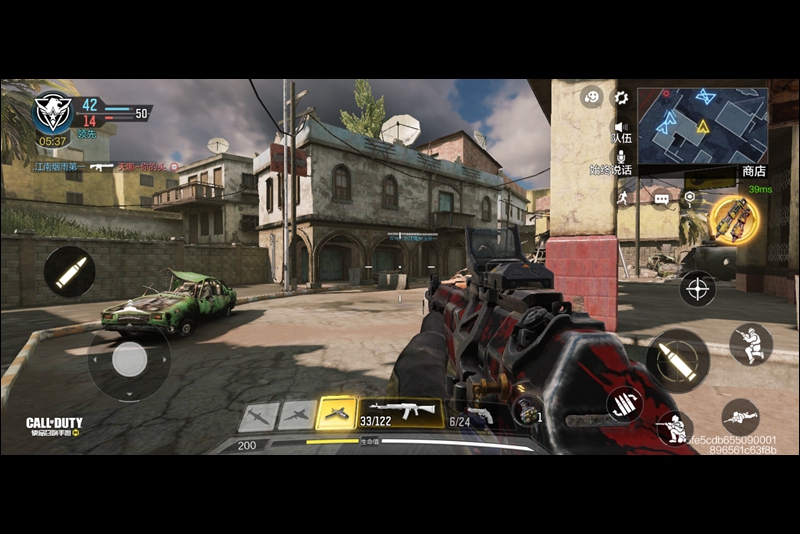Activate the golden operator skill weapon

[x=734, y=219]
